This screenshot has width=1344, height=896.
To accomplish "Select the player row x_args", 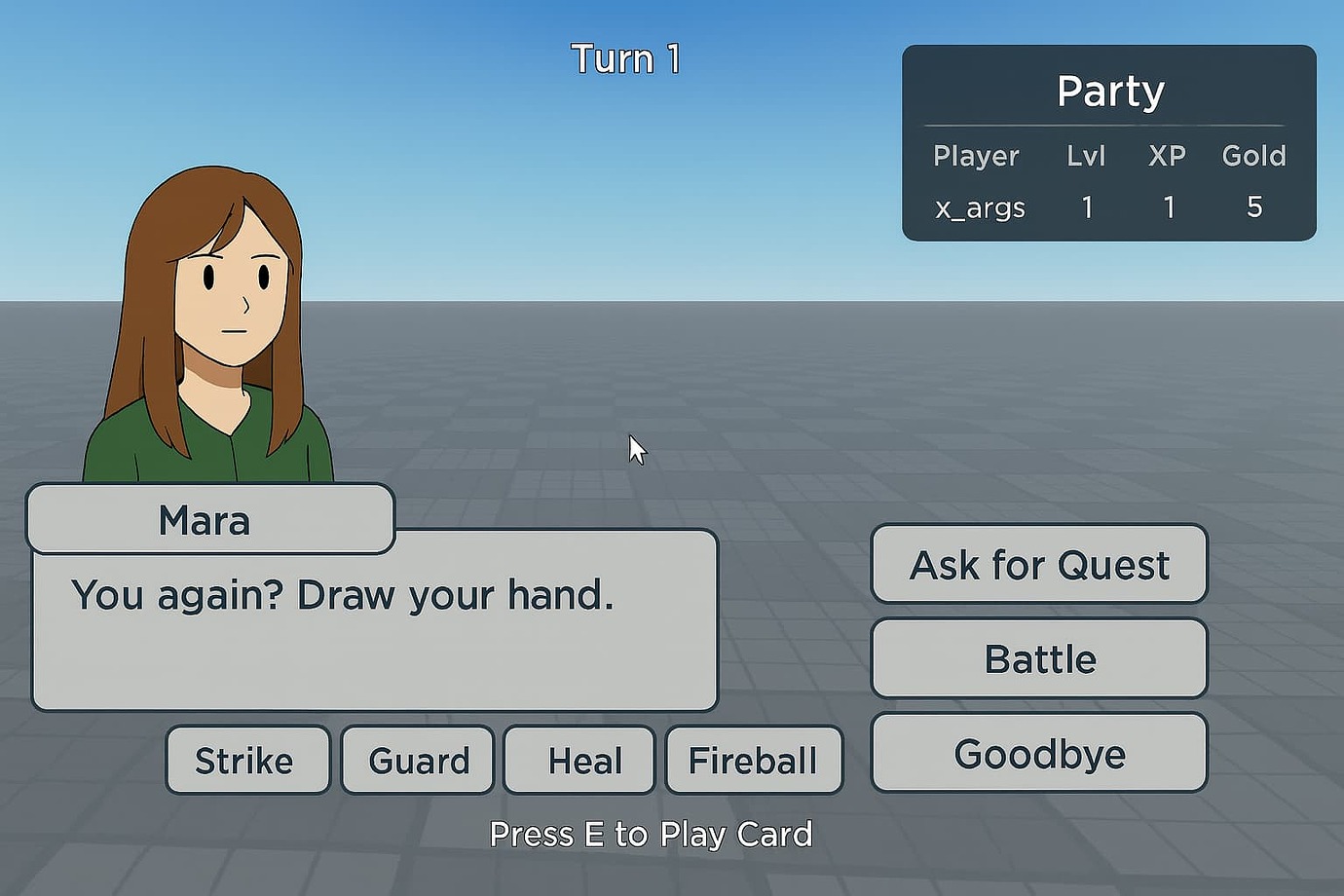I will tap(979, 207).
